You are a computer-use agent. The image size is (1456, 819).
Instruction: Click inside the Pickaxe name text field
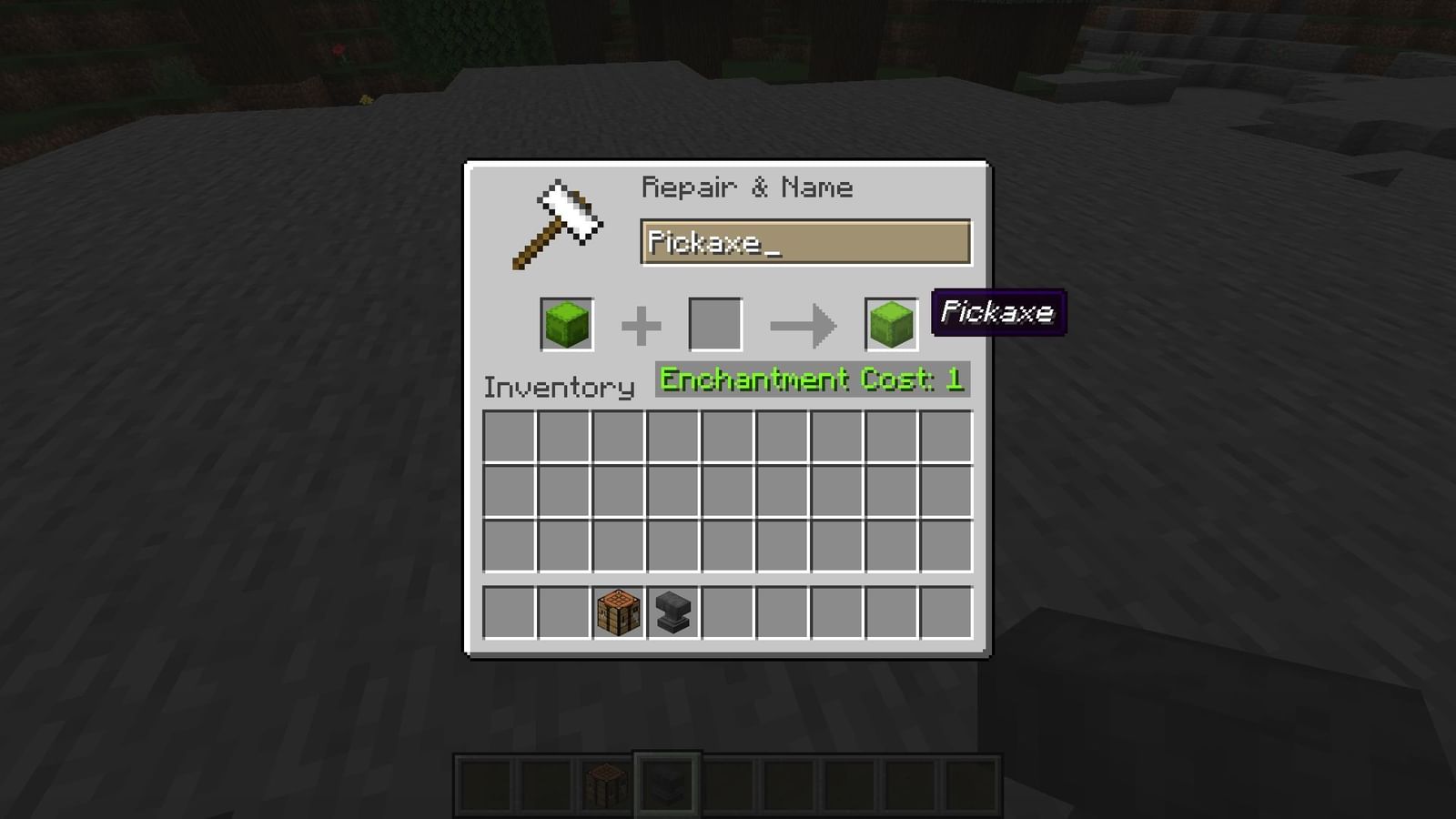[x=805, y=243]
